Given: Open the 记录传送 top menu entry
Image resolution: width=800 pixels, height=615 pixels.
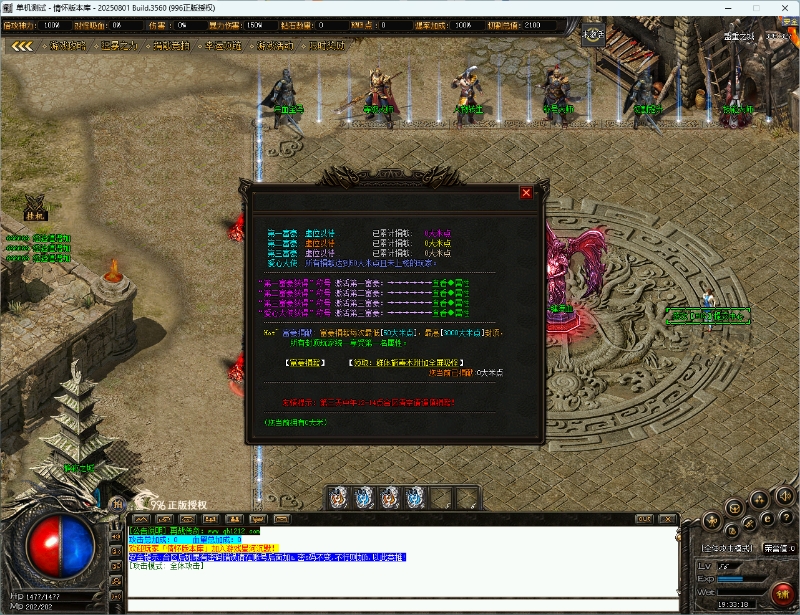Looking at the screenshot, I should point(121,45).
